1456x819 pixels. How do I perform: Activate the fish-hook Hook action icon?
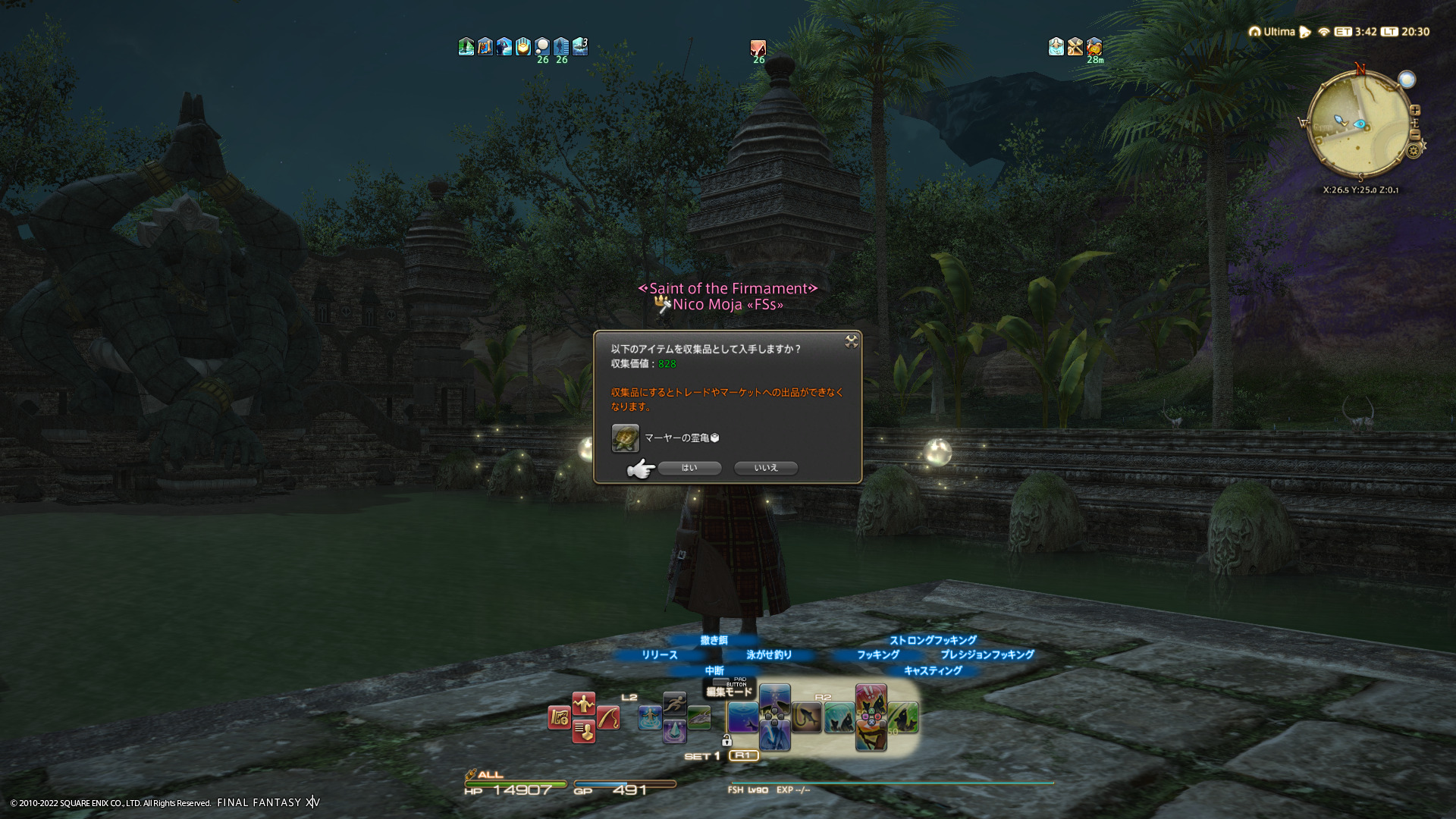807,717
